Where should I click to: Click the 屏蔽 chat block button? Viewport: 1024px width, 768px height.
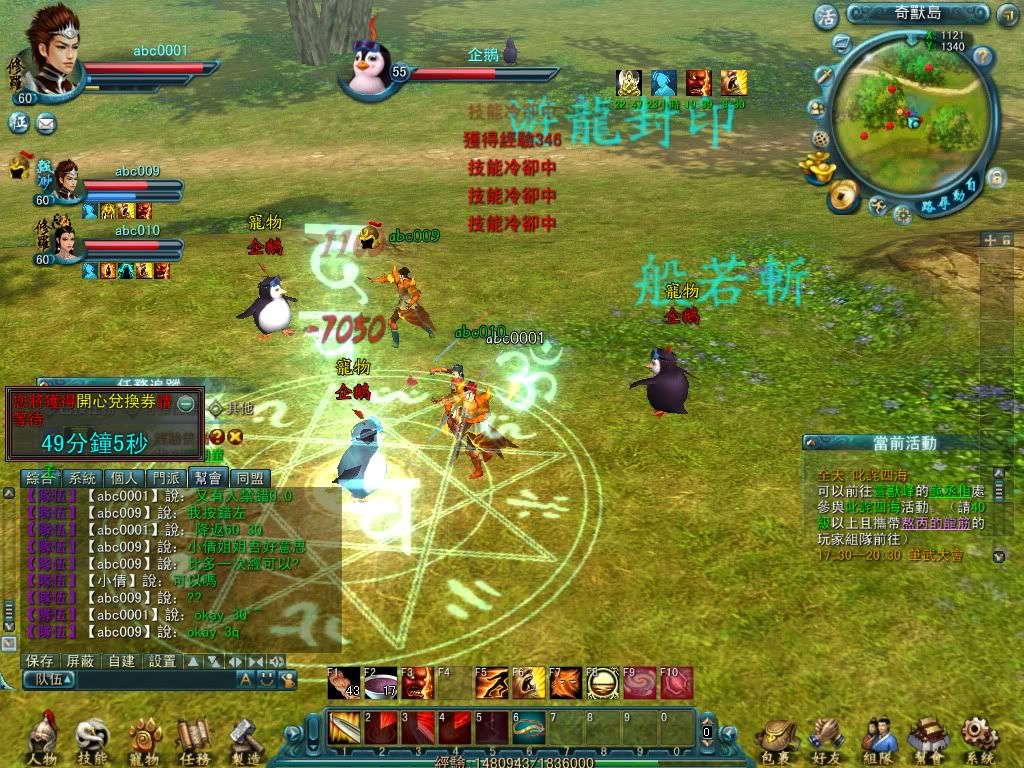[80, 661]
